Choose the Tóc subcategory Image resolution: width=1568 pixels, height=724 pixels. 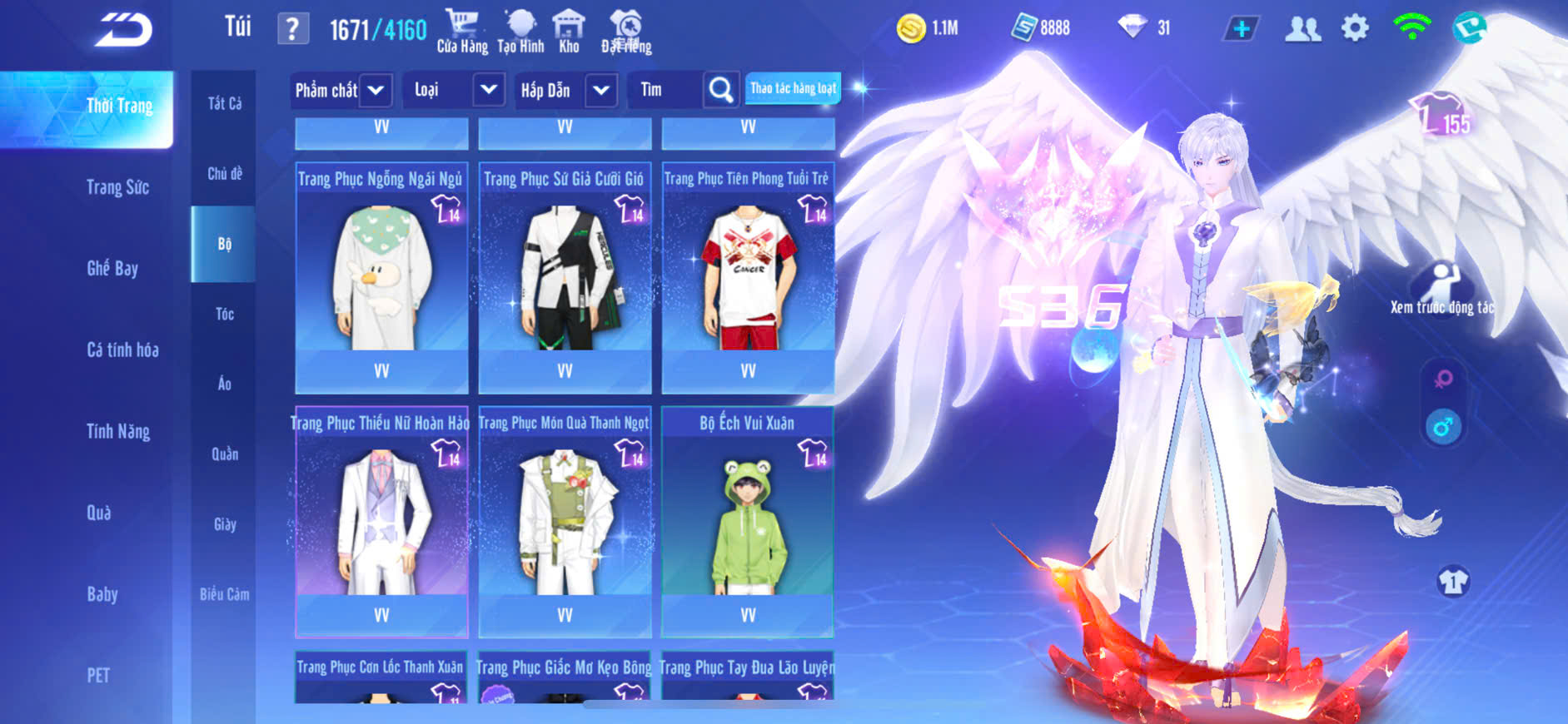click(225, 314)
